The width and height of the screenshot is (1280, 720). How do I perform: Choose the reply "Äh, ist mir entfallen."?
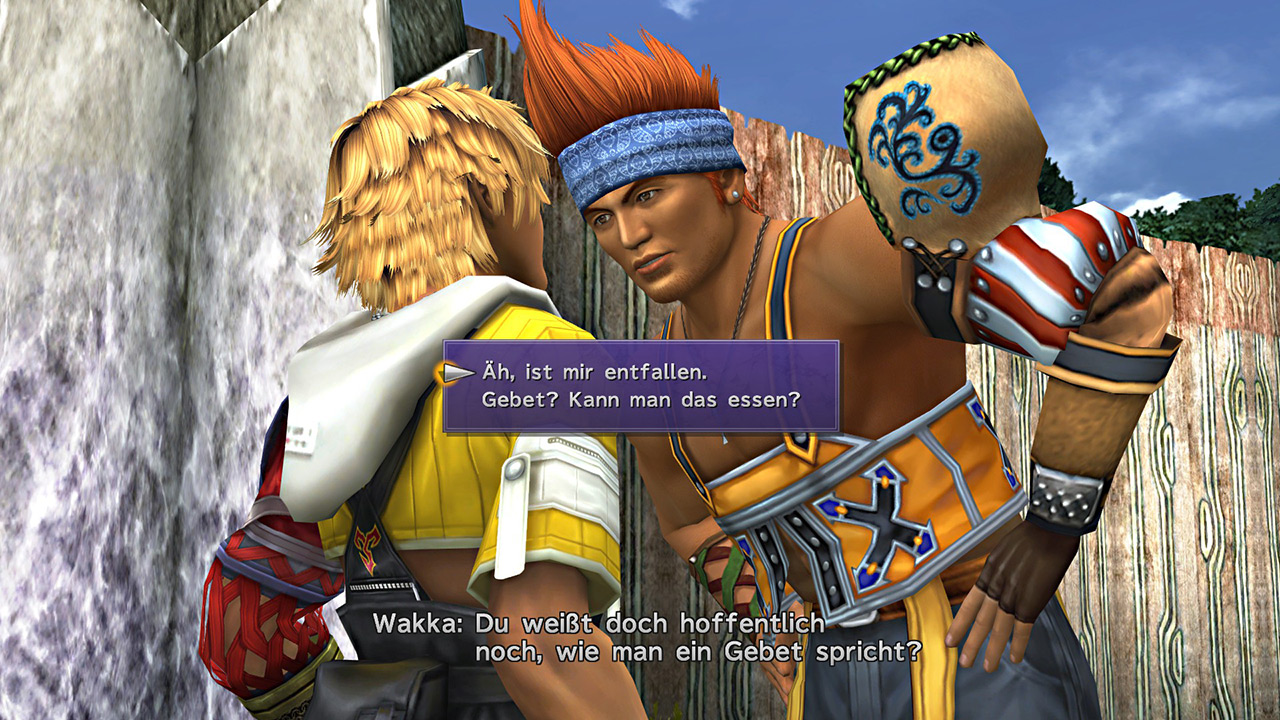[594, 373]
